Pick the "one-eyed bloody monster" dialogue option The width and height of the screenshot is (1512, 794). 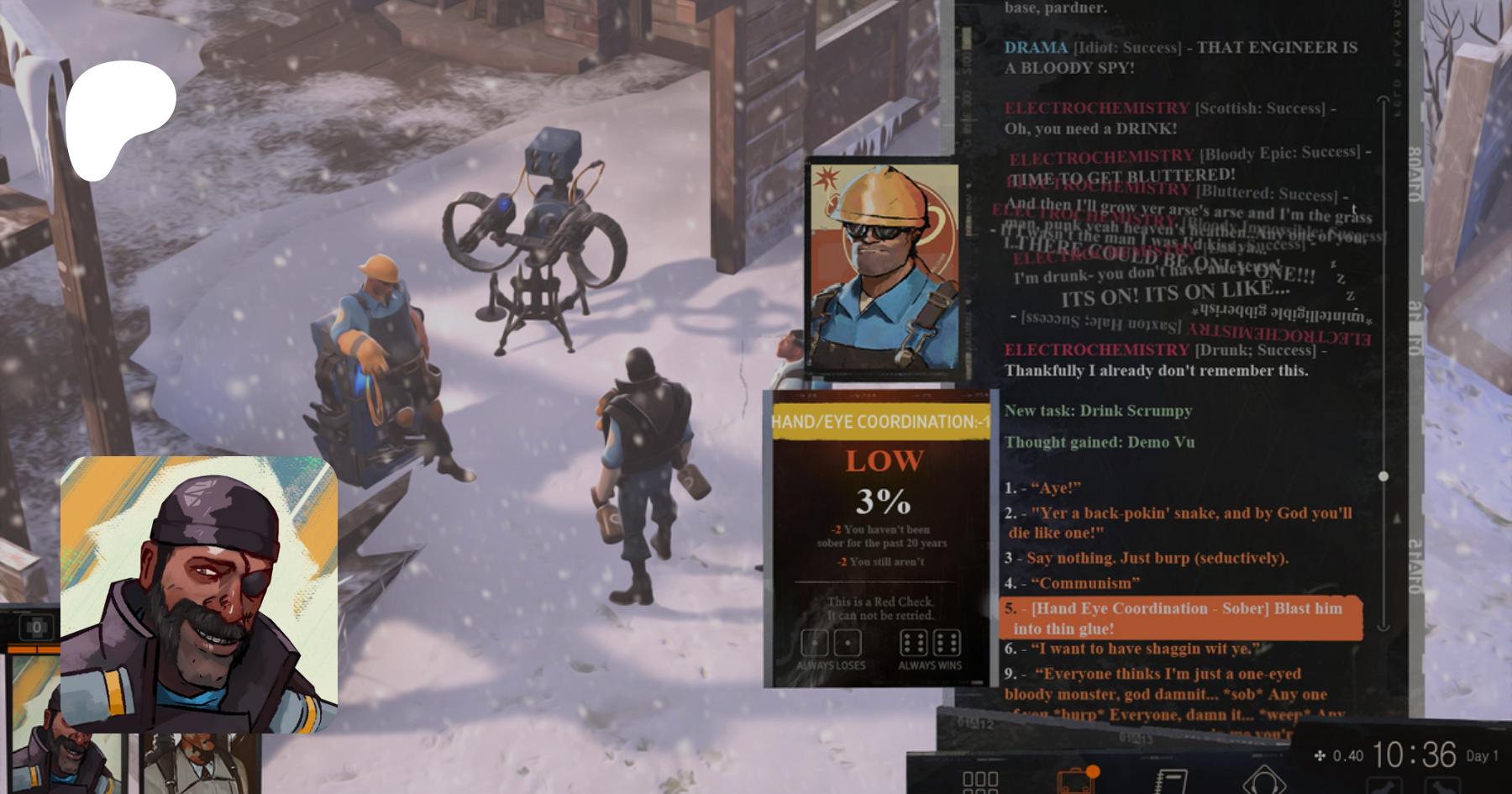[1168, 684]
